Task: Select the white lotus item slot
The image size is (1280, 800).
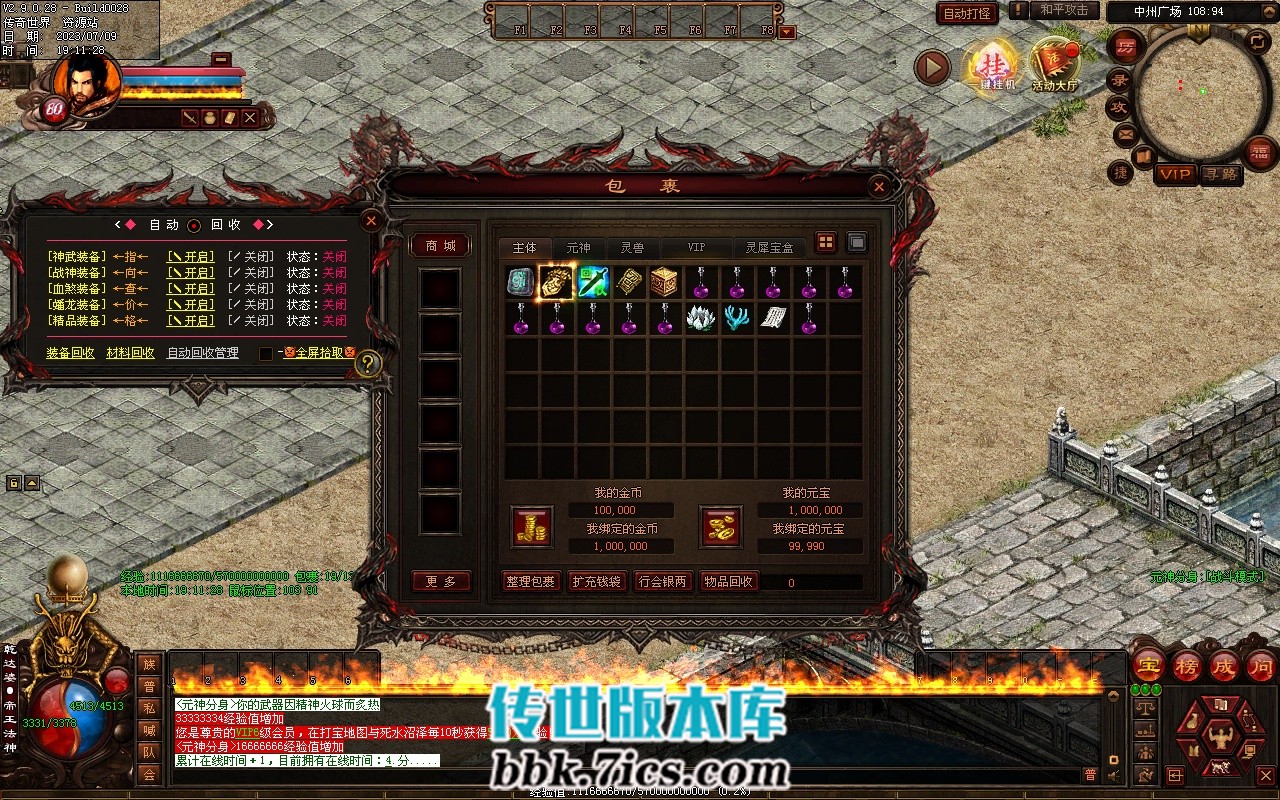Action: tap(701, 318)
